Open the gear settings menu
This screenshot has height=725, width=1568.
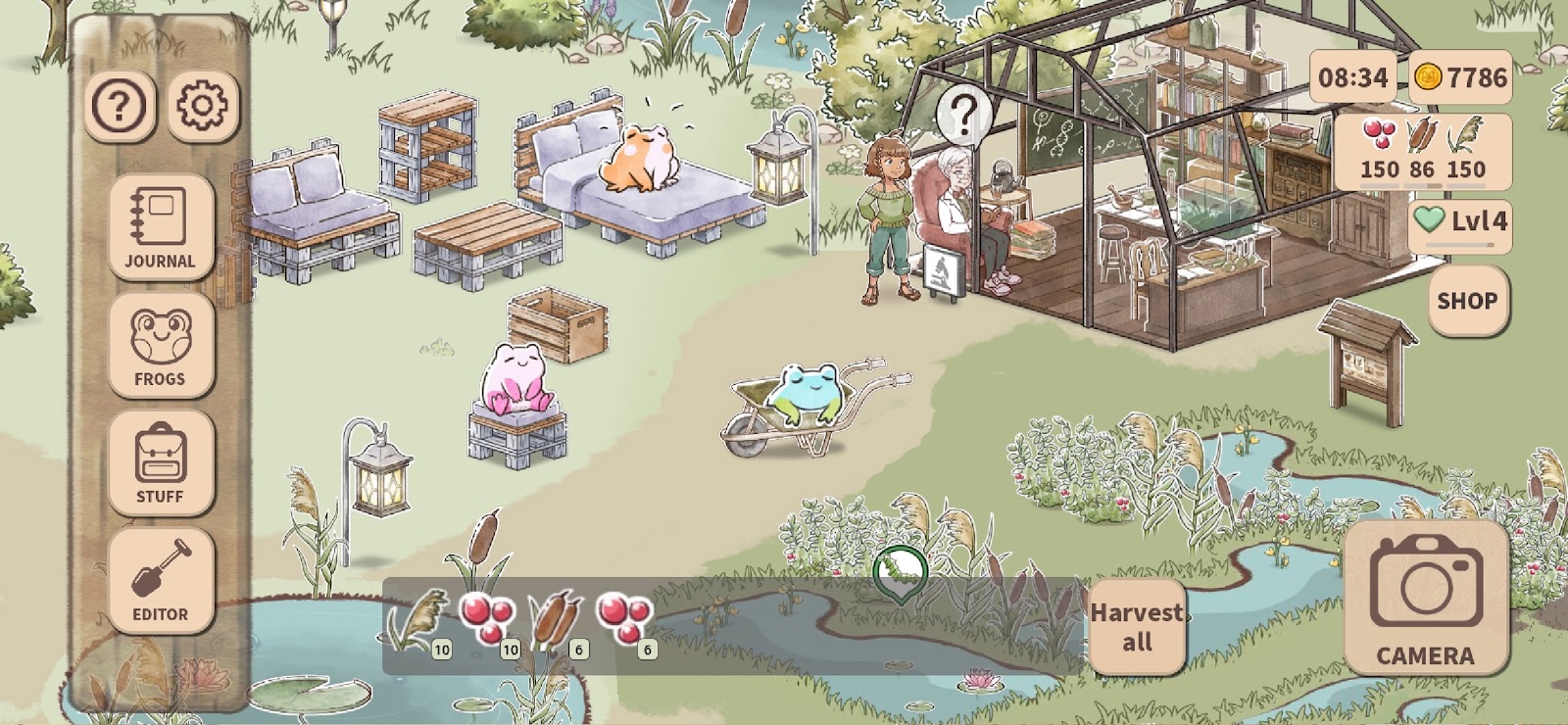pos(203,106)
